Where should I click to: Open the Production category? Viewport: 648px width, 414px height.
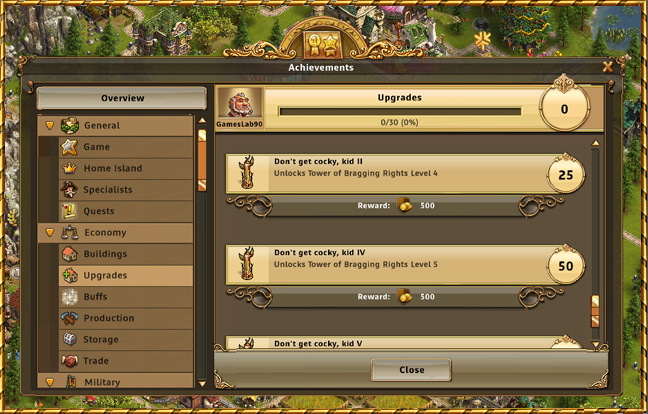point(109,318)
